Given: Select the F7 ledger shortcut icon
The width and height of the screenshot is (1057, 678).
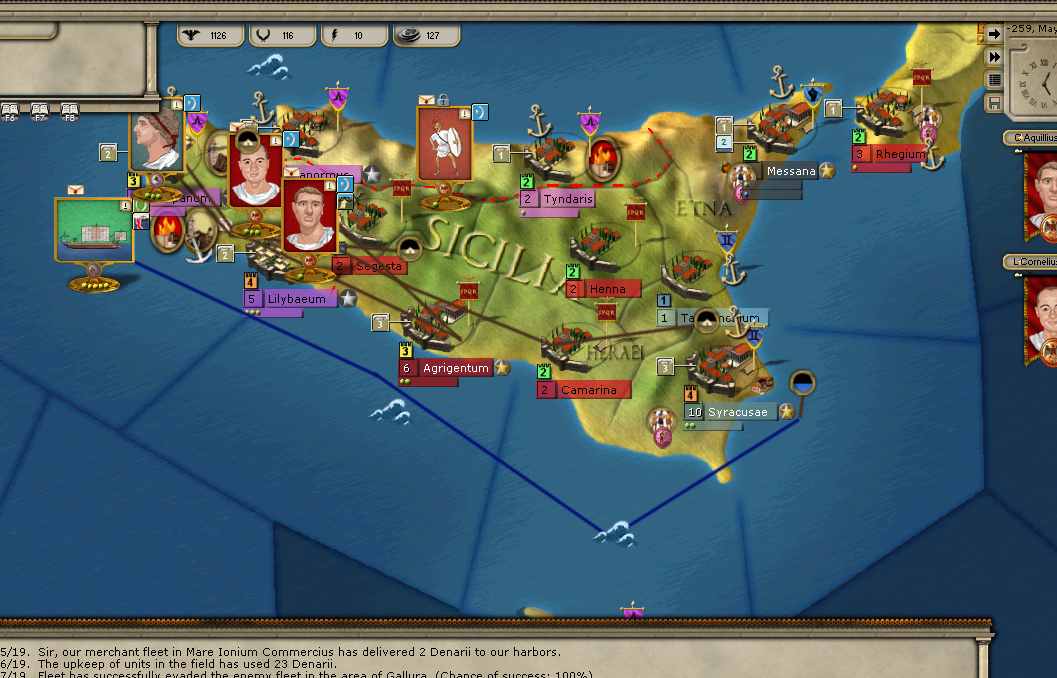Looking at the screenshot, I should point(40,109).
